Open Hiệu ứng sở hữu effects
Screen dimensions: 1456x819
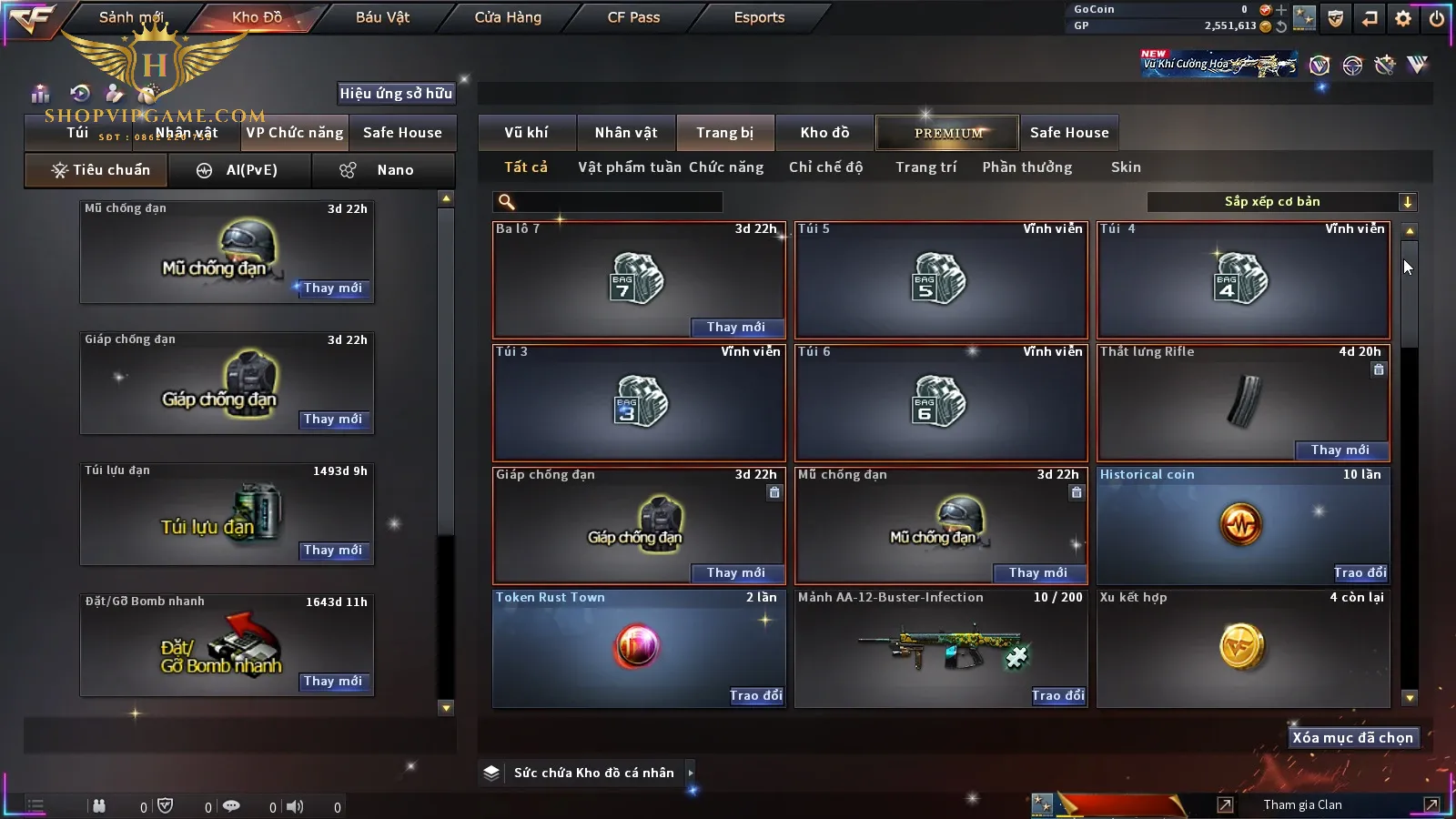(x=396, y=93)
